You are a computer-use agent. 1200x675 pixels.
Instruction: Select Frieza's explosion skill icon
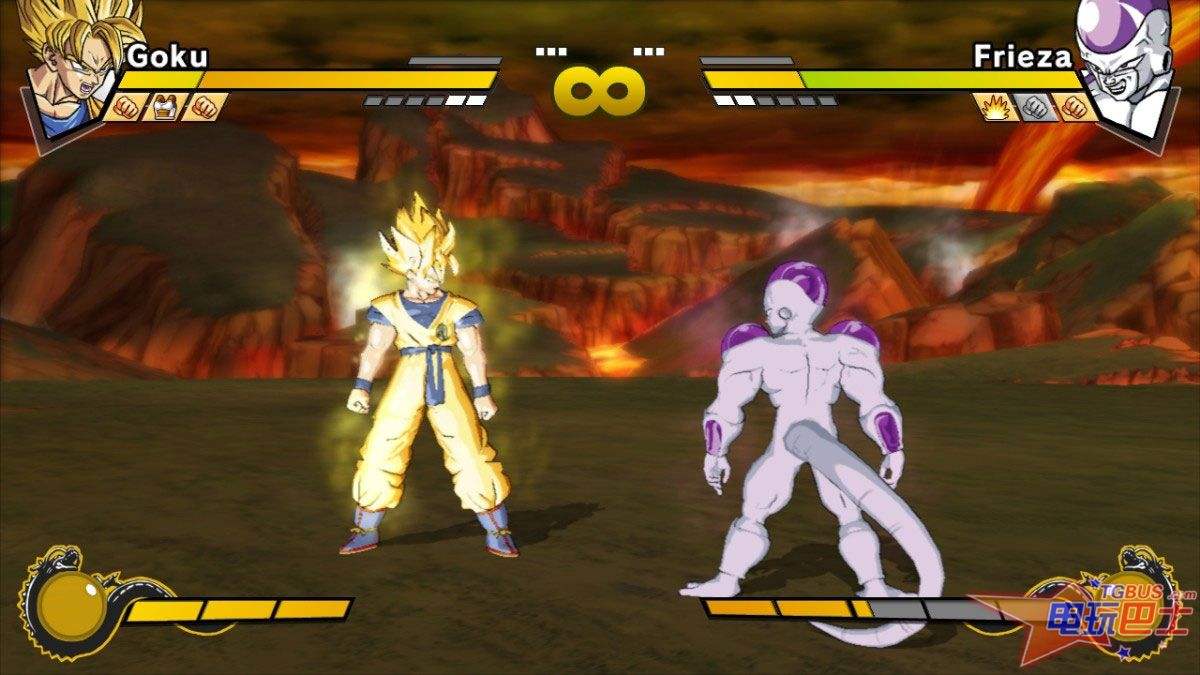[x=996, y=106]
